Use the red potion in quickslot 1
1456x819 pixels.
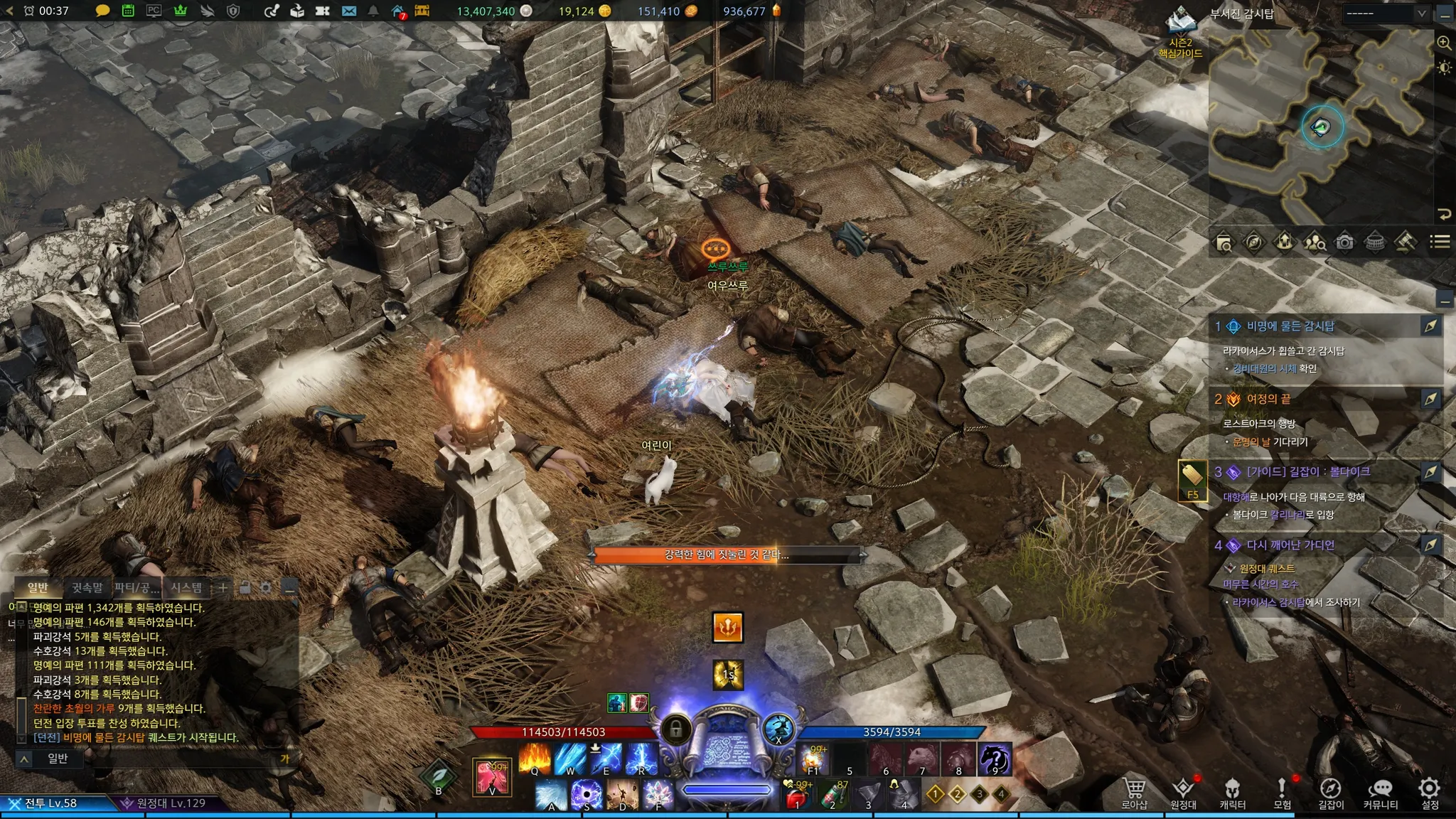(796, 796)
